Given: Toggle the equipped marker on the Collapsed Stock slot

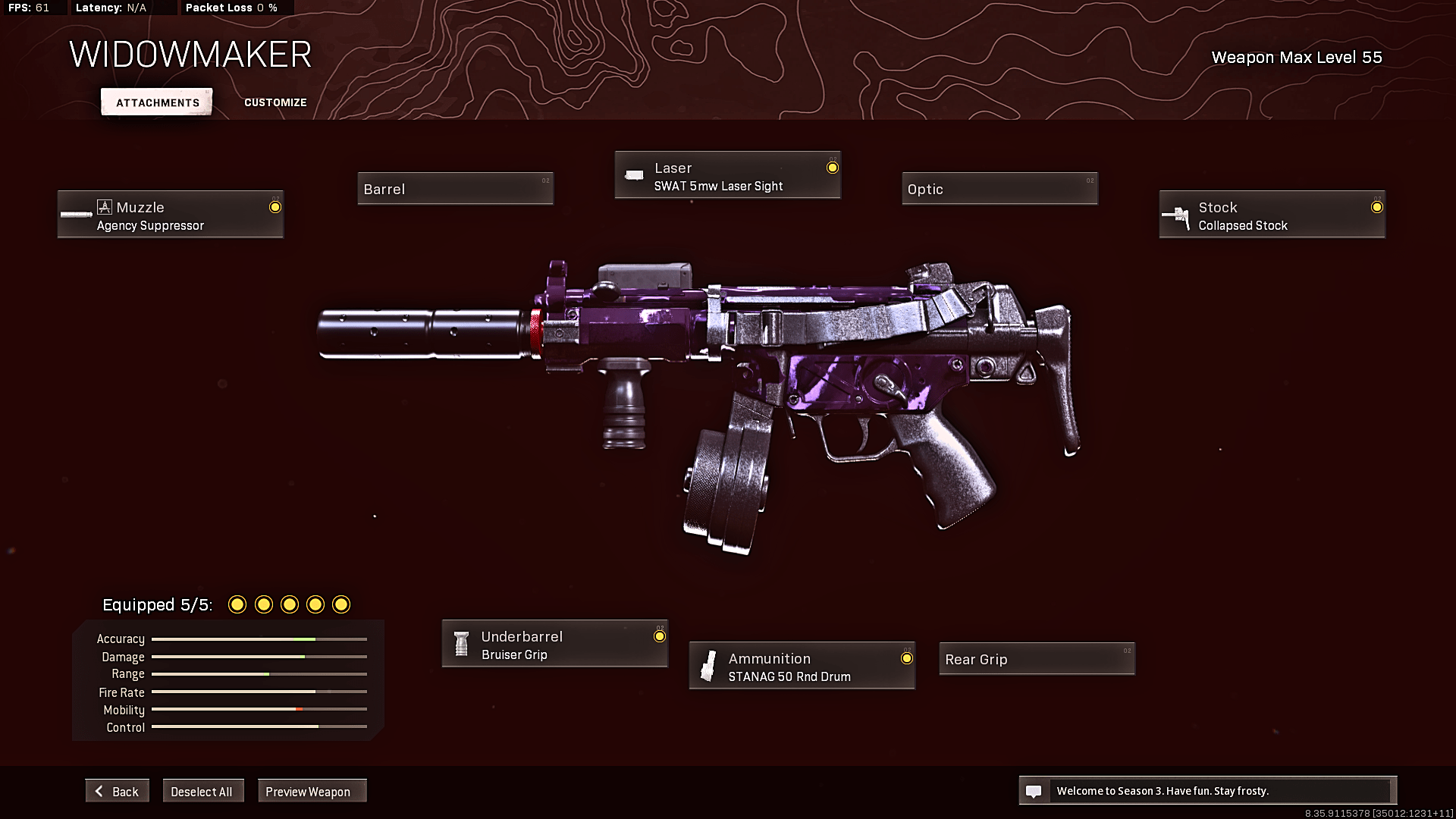Looking at the screenshot, I should tap(1376, 206).
